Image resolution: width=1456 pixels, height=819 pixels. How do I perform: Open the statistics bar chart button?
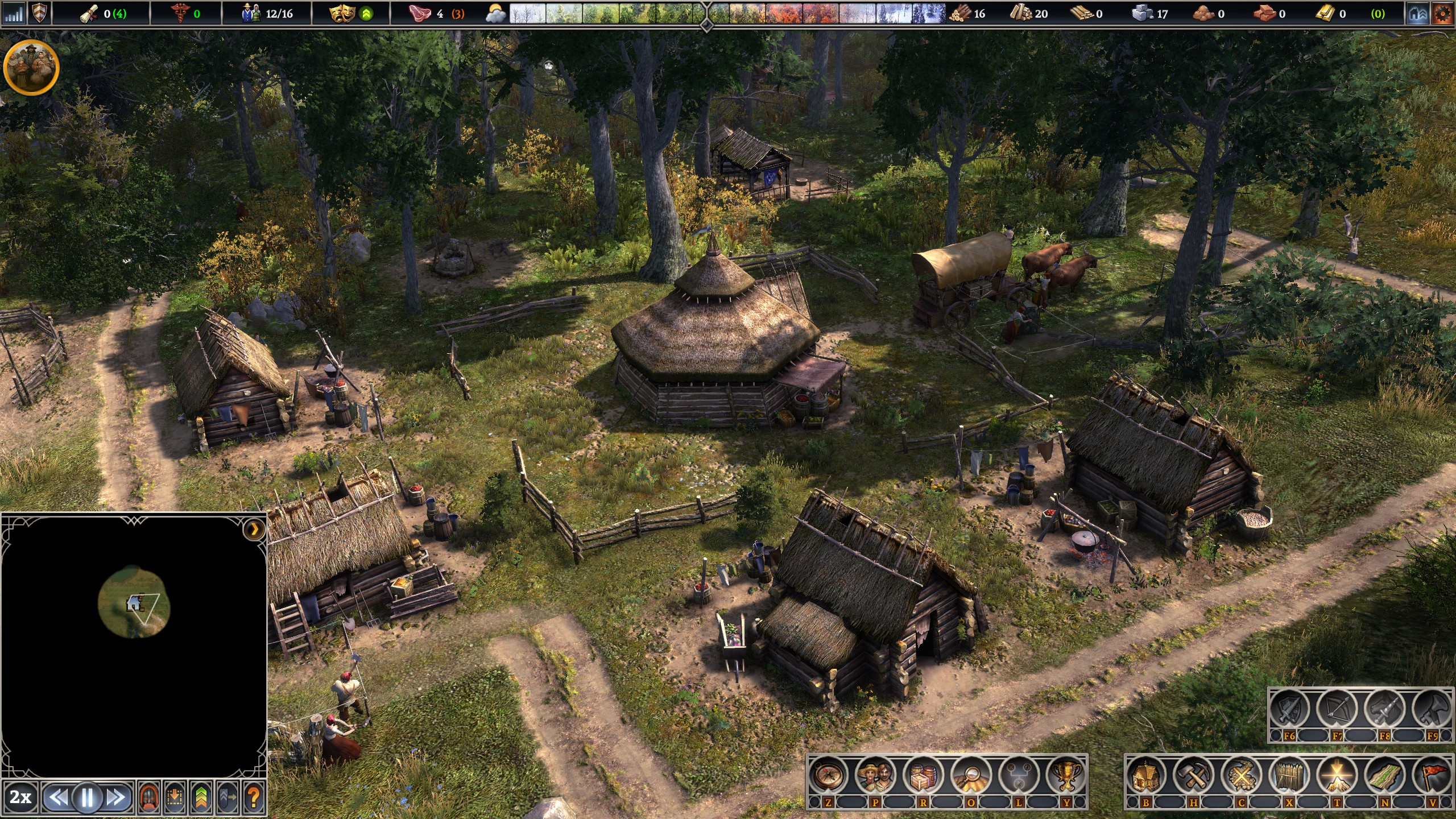pyautogui.click(x=14, y=14)
